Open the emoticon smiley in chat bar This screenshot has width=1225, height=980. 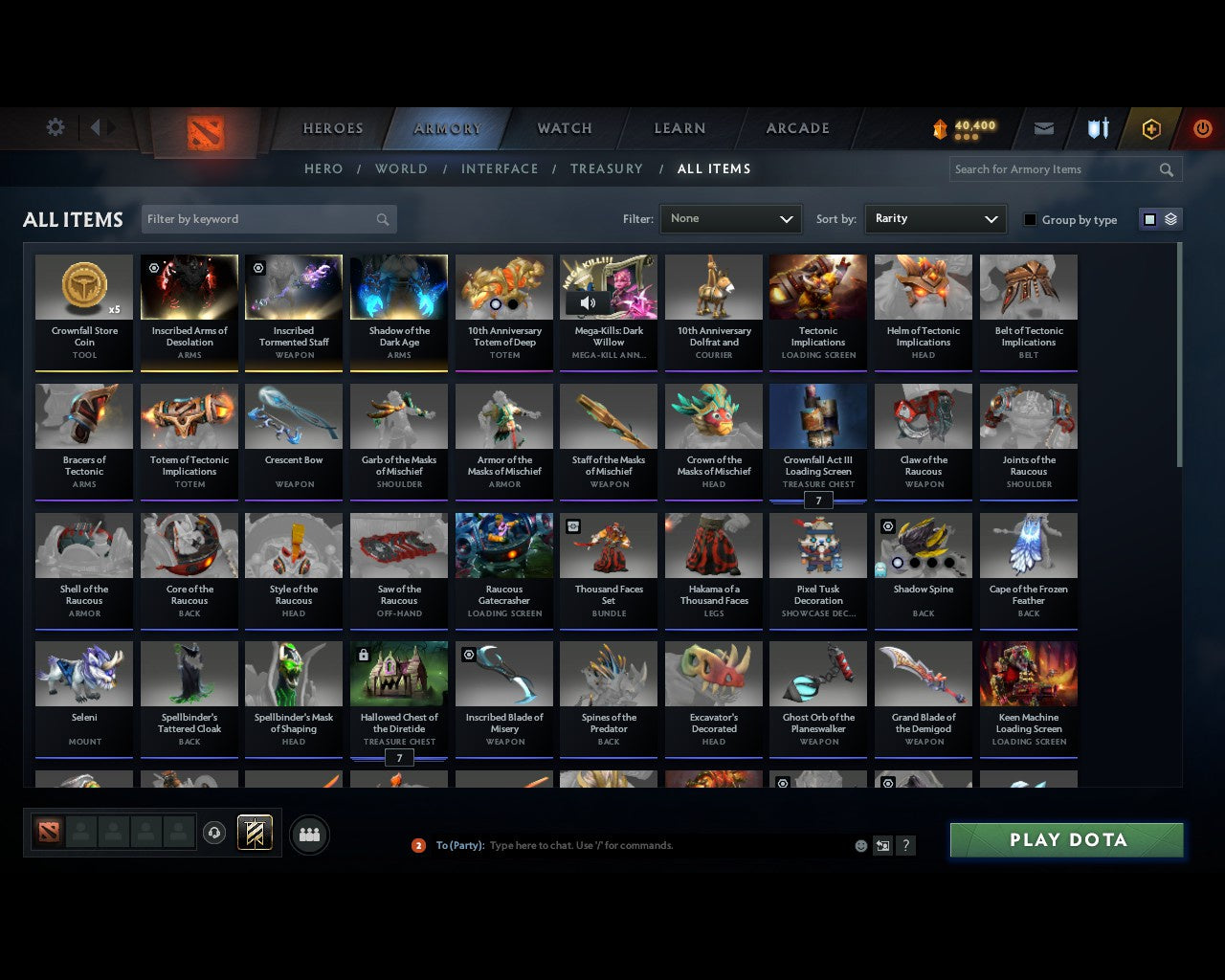tap(860, 845)
